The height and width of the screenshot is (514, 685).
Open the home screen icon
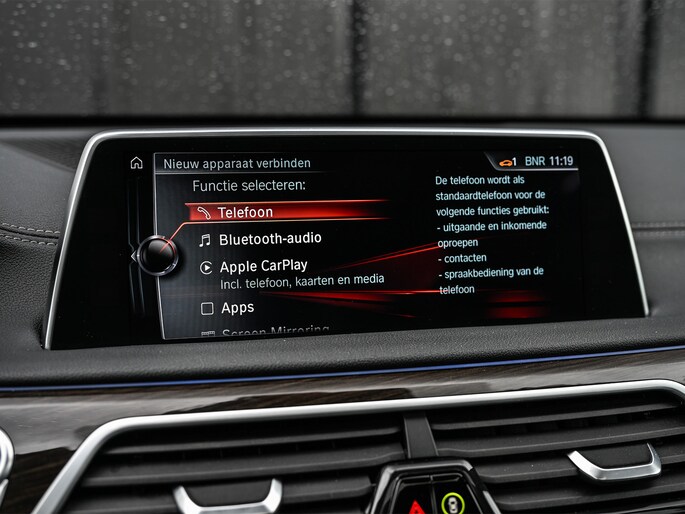point(137,163)
